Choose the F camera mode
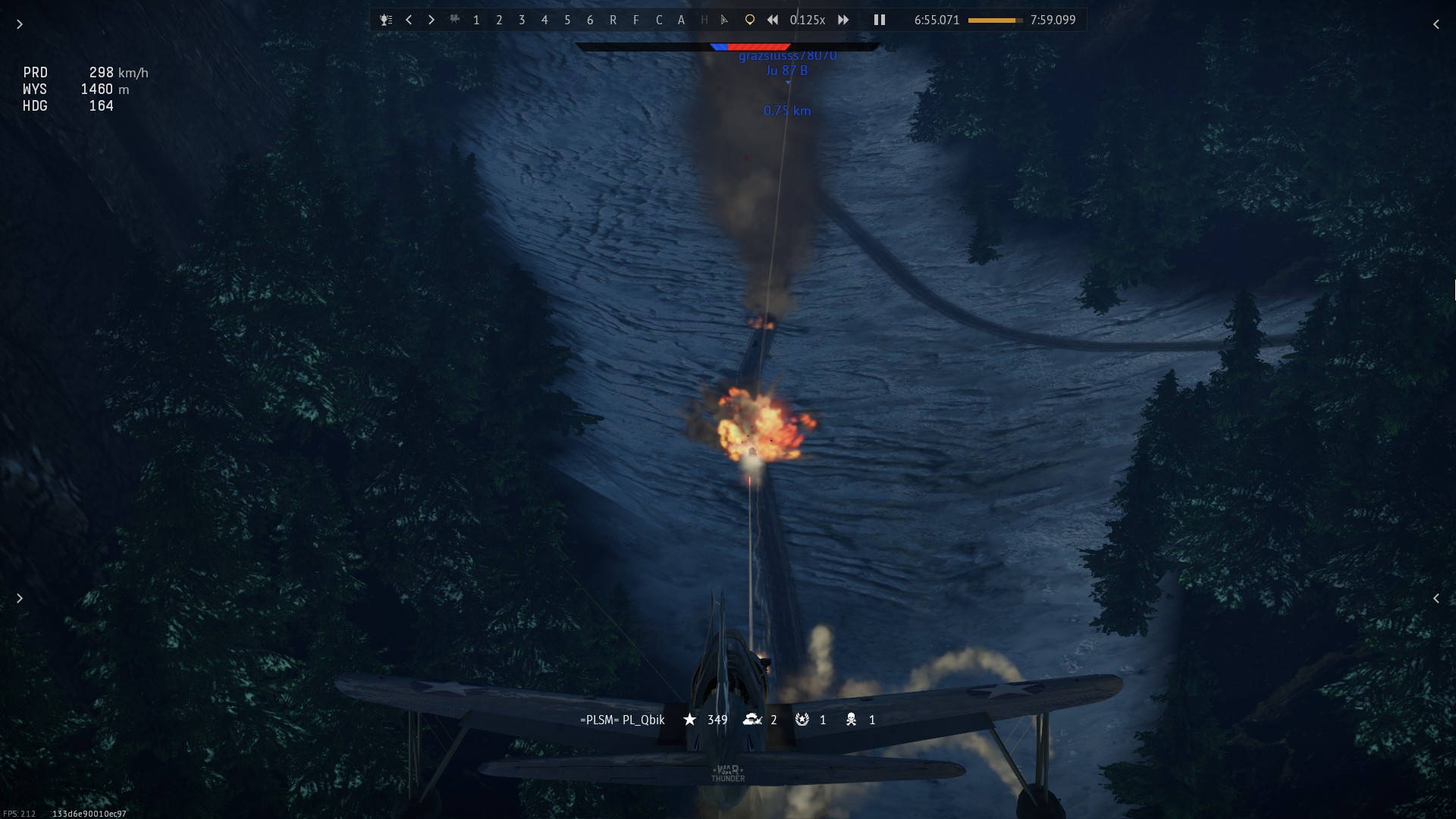The height and width of the screenshot is (819, 1456). 635,20
